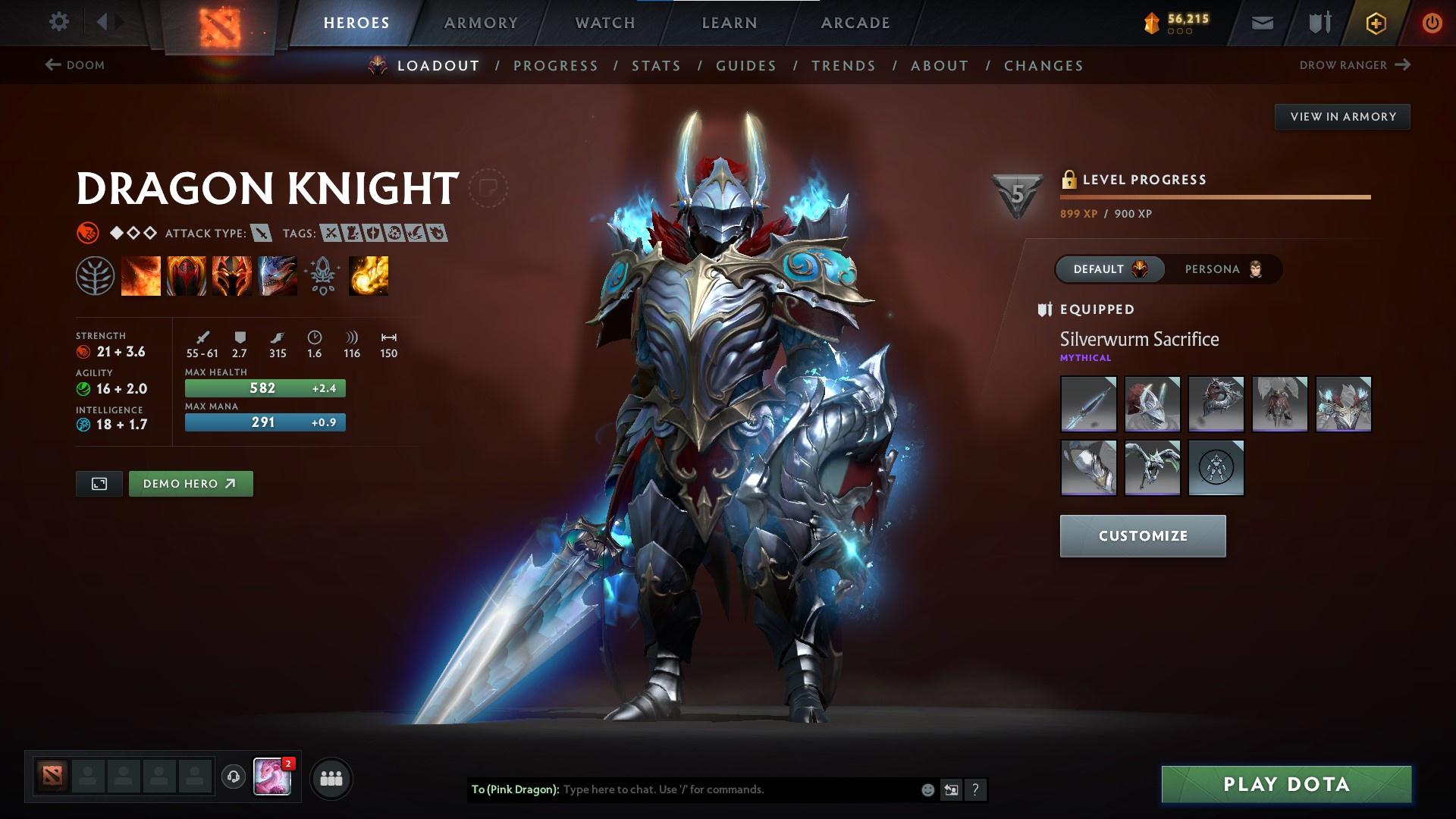Open the mail notifications icon
Screen dimensions: 1456x819
tap(1261, 22)
